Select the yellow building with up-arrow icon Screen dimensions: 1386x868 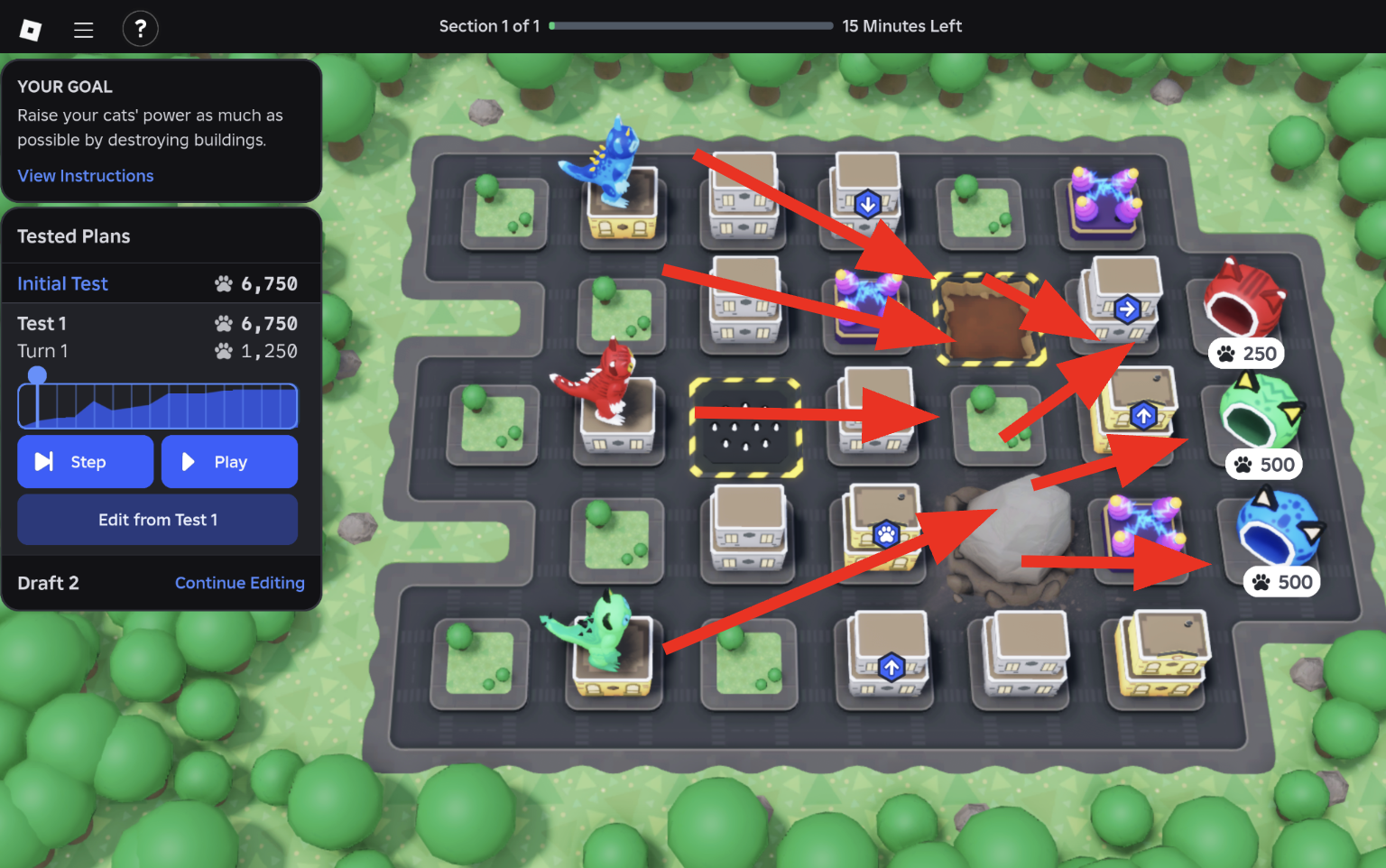pos(1144,413)
